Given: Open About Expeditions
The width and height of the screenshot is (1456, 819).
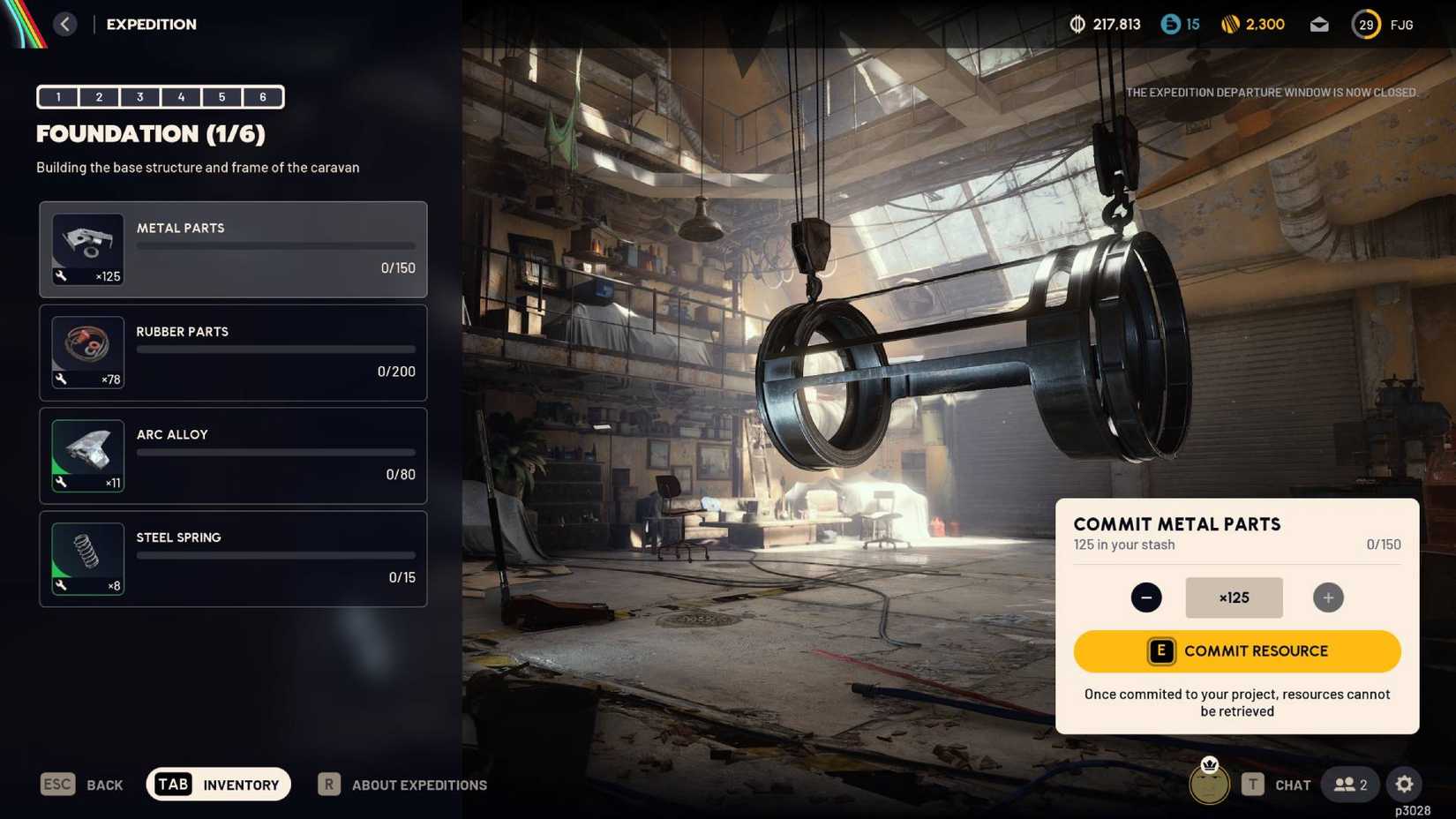Looking at the screenshot, I should (x=402, y=785).
